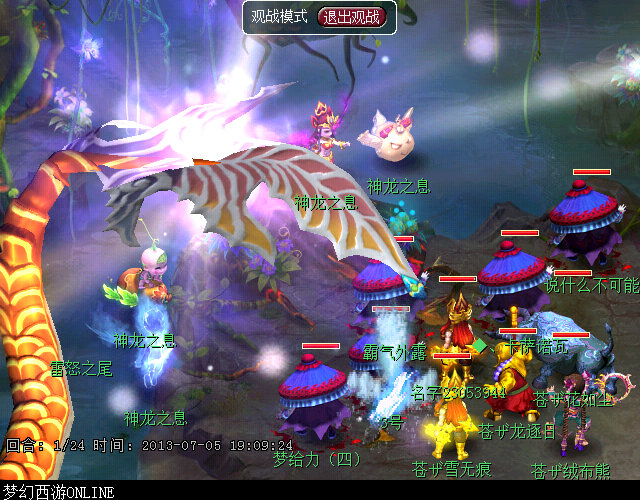Click the 退出观战 exit spectating button

(x=350, y=16)
